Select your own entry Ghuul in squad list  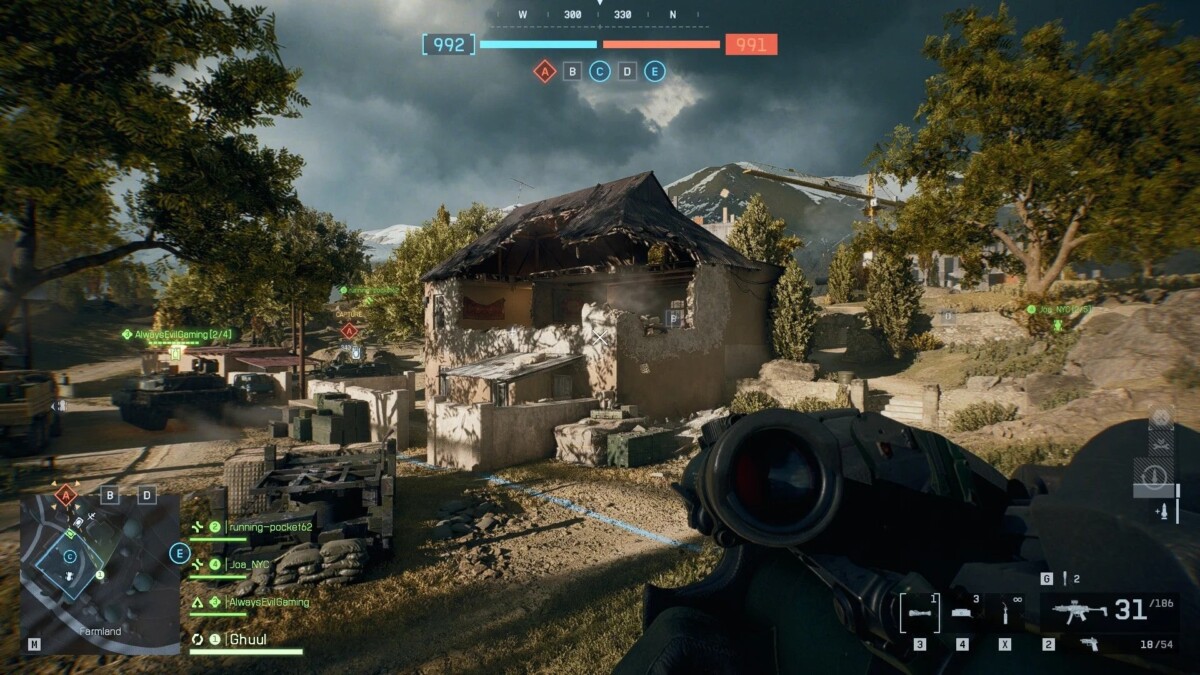pos(246,639)
